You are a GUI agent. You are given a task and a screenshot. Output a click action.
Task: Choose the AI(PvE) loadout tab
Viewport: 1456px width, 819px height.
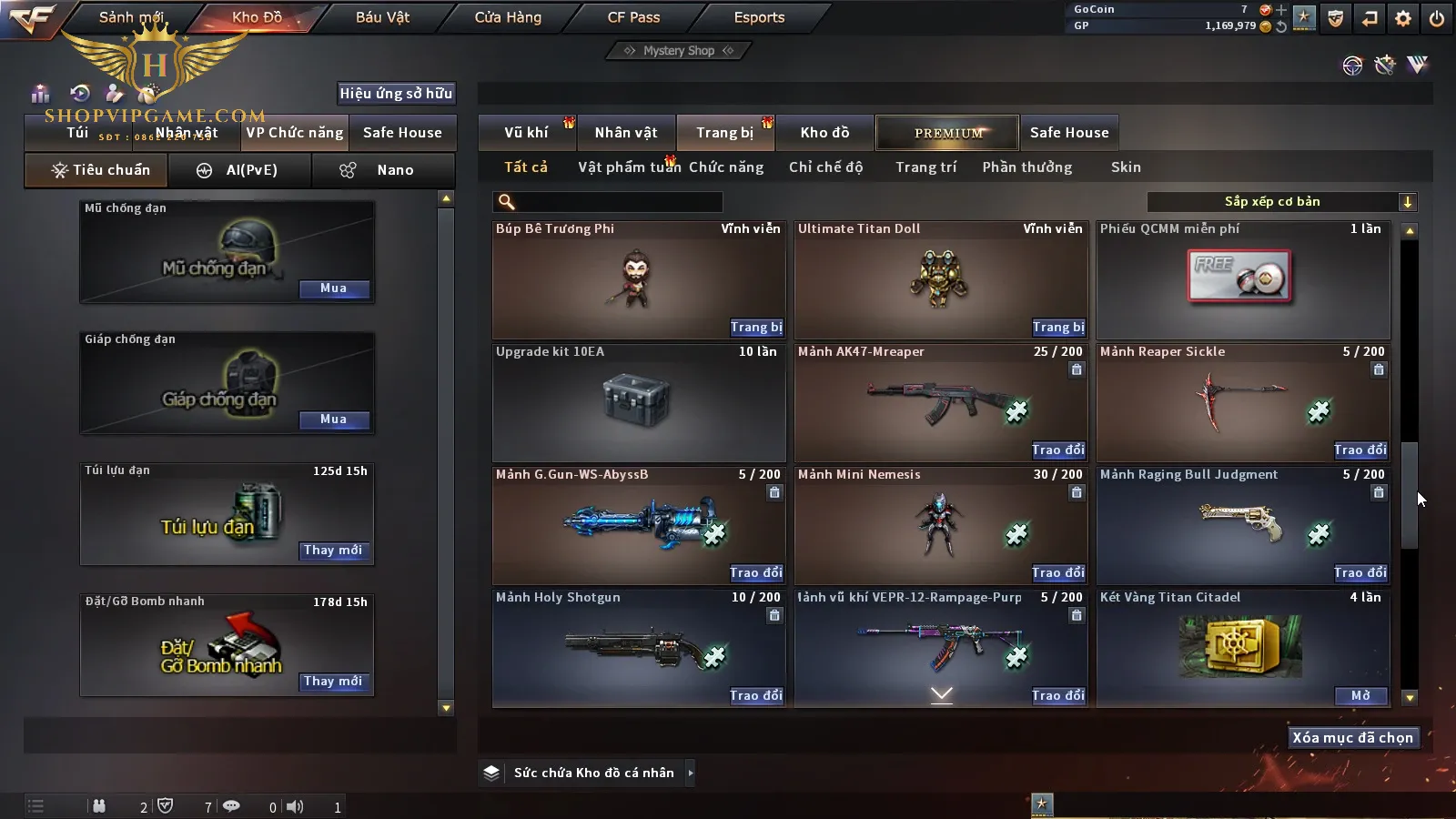(241, 170)
